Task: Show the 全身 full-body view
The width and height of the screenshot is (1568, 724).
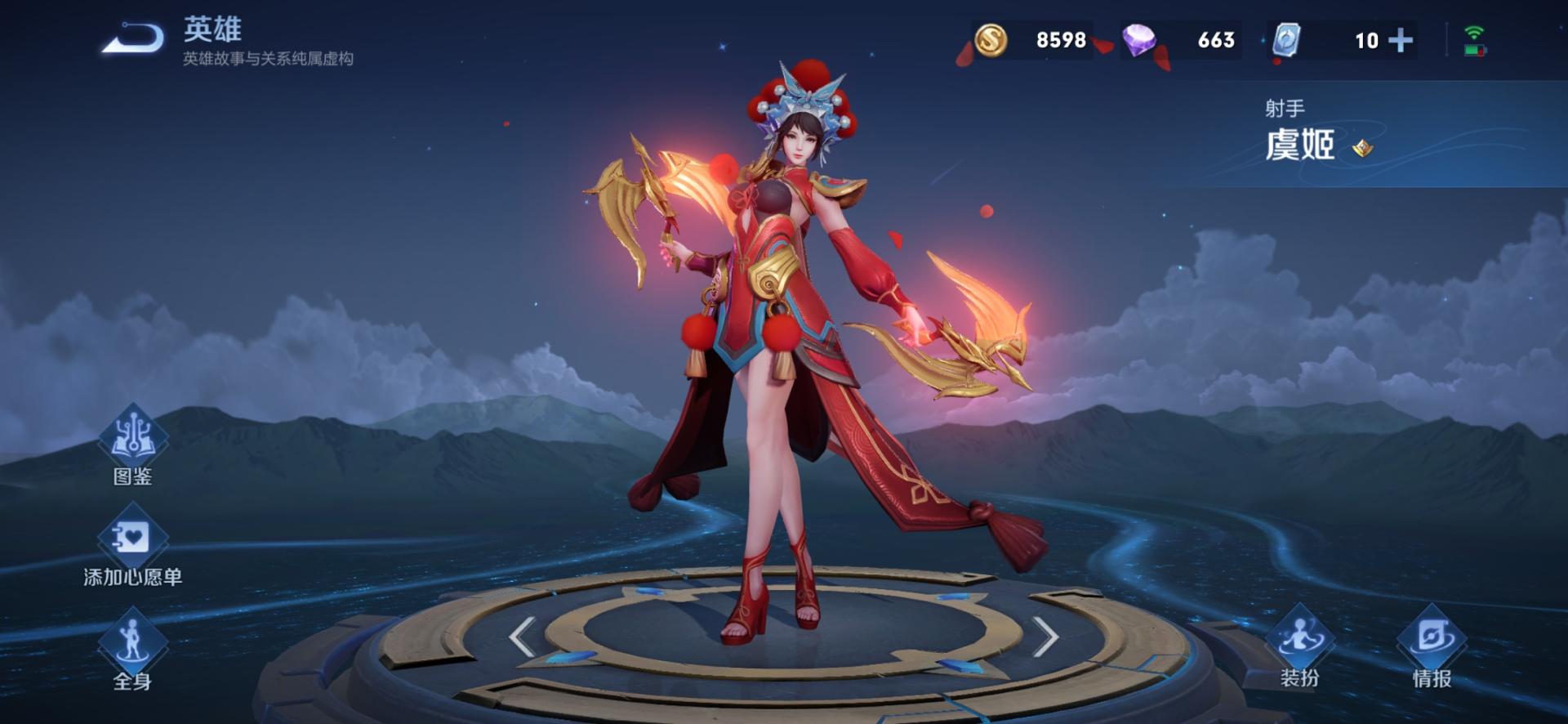Action: pyautogui.click(x=132, y=650)
